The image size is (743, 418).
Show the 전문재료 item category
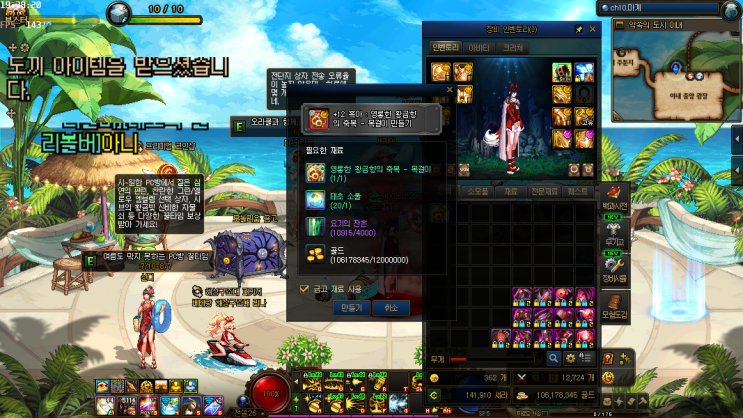click(544, 190)
